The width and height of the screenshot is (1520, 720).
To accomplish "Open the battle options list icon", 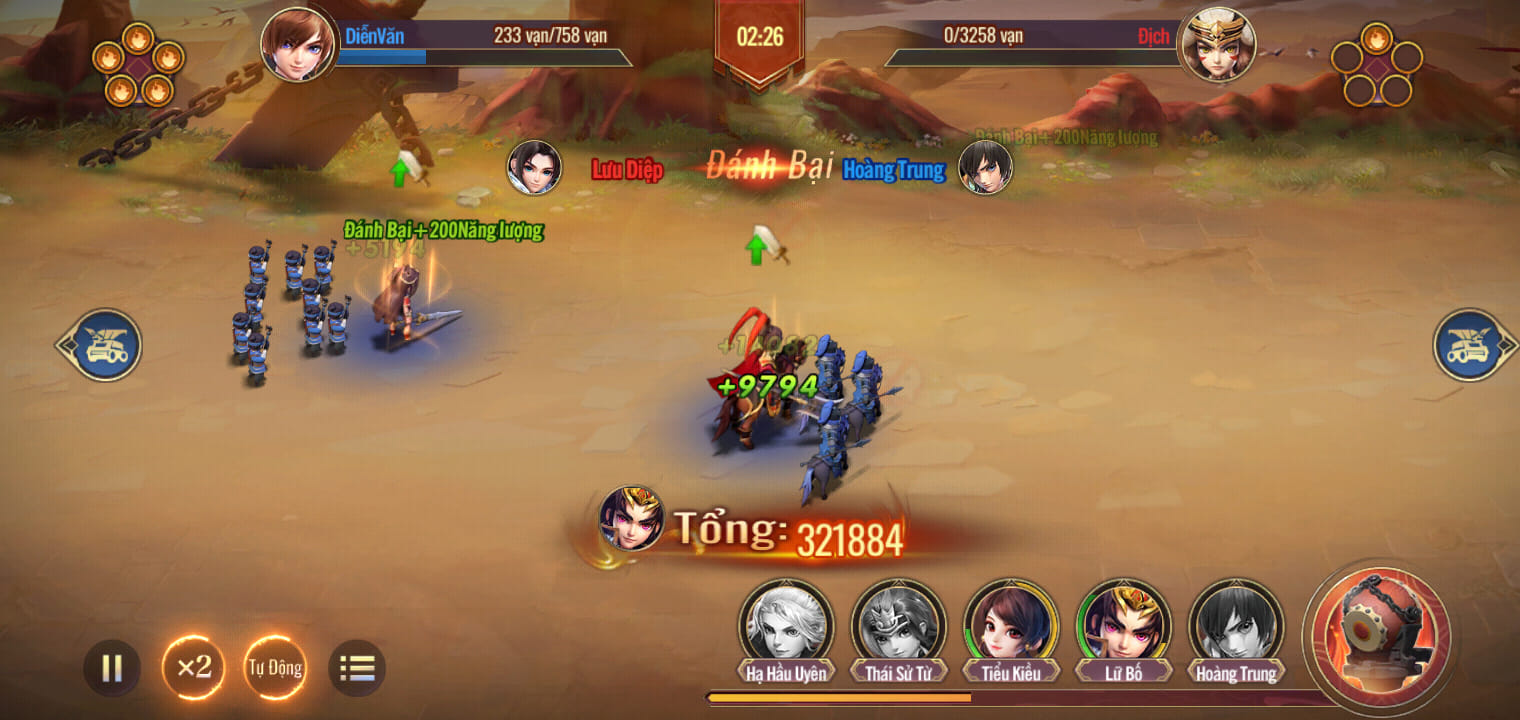I will [x=357, y=668].
